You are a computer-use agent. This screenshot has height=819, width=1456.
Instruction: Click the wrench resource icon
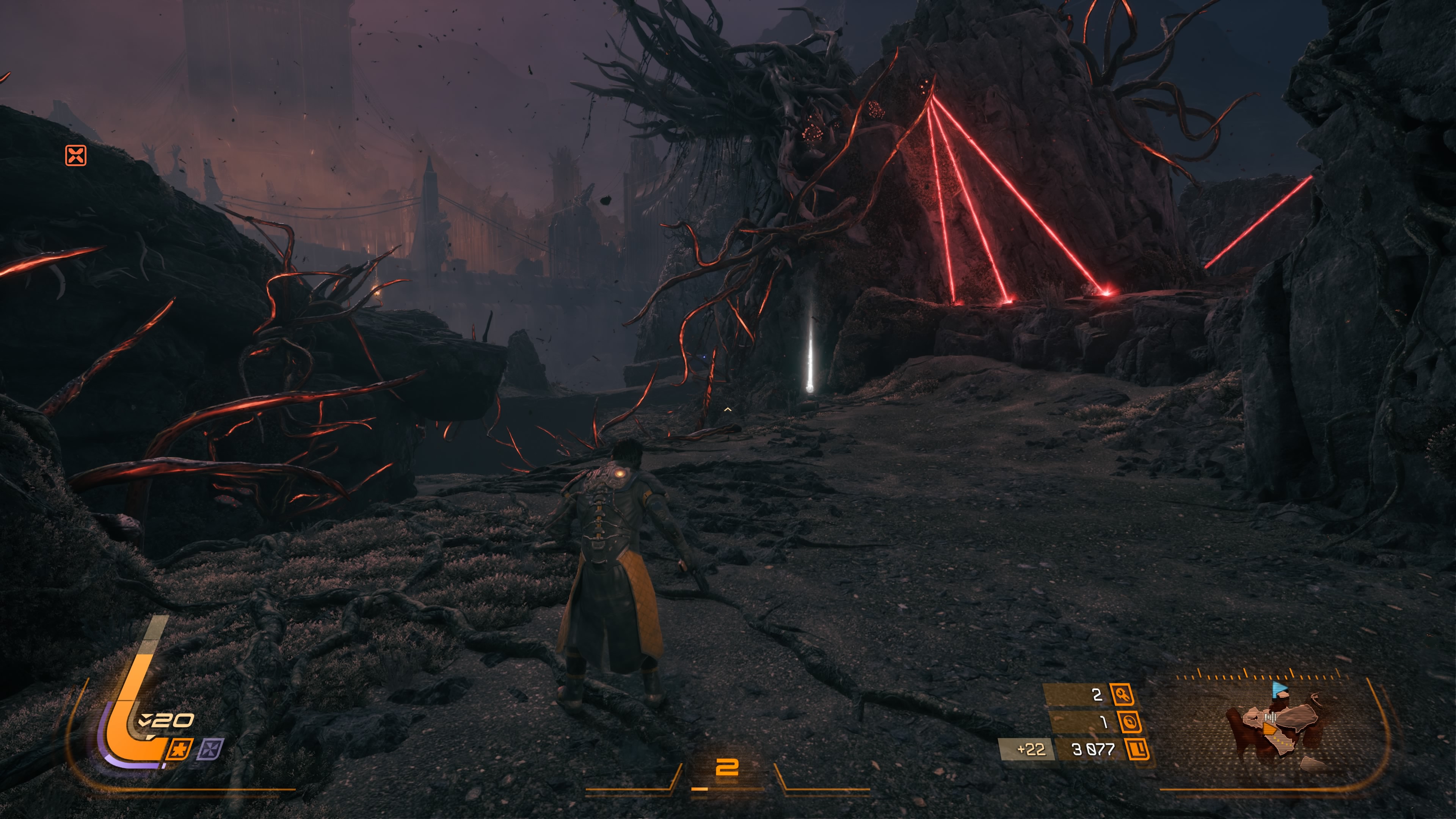click(x=1122, y=694)
